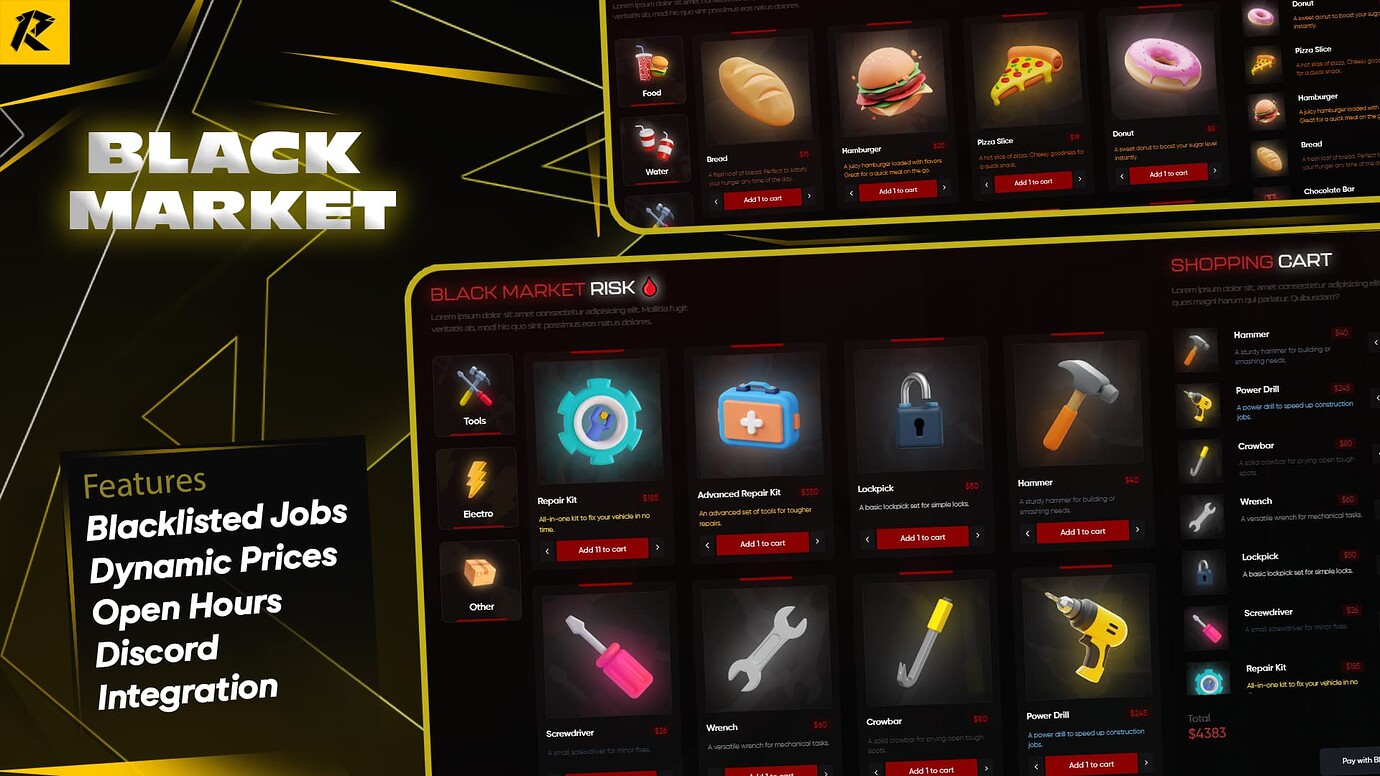Decrease Lockpick quantity with the left chevron
Image resolution: width=1380 pixels, height=776 pixels.
pyautogui.click(x=867, y=537)
